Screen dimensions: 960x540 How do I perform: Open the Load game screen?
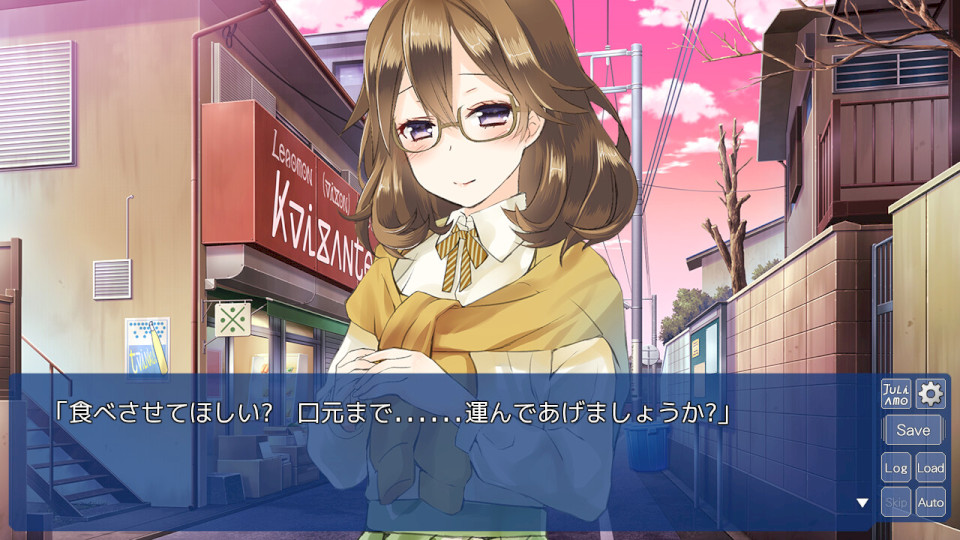coord(930,467)
